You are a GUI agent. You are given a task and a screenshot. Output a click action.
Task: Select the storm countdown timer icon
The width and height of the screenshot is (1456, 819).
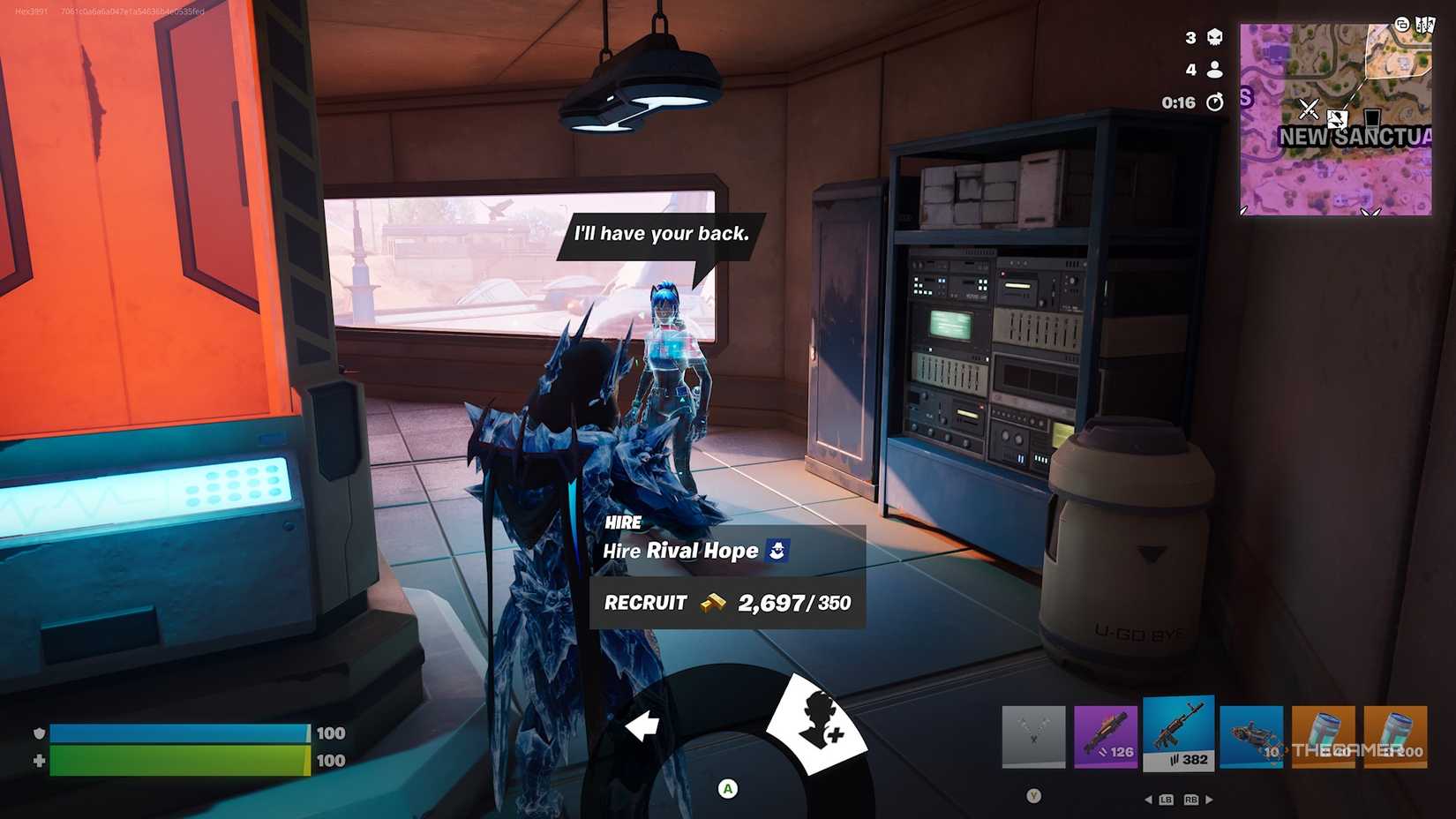point(1216,101)
